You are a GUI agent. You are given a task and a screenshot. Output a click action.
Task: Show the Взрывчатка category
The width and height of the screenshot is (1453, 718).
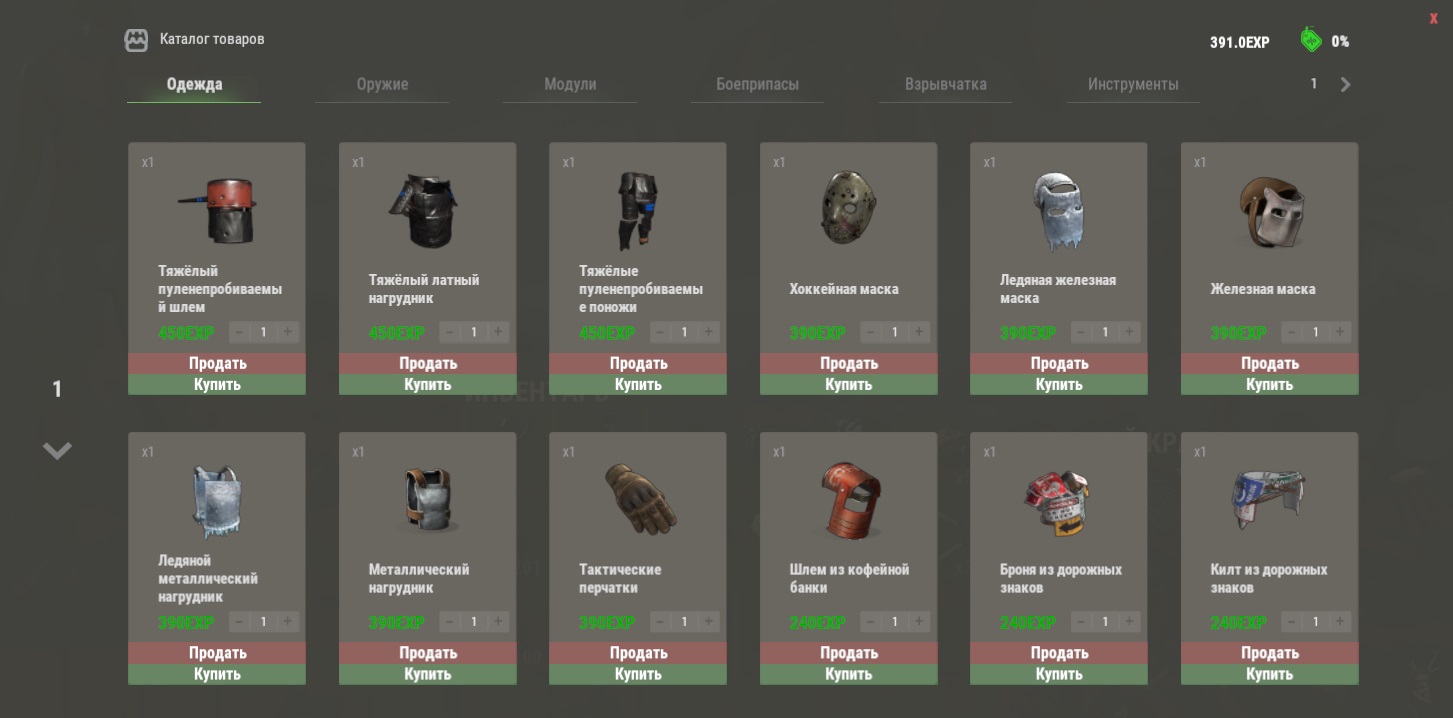point(945,85)
